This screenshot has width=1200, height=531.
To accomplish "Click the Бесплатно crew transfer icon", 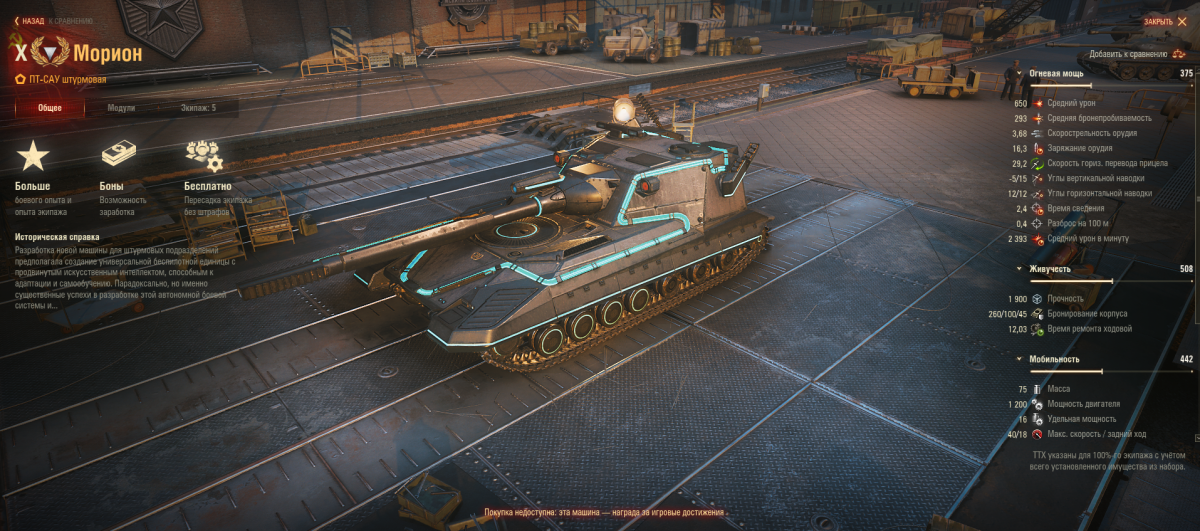I will pos(203,155).
